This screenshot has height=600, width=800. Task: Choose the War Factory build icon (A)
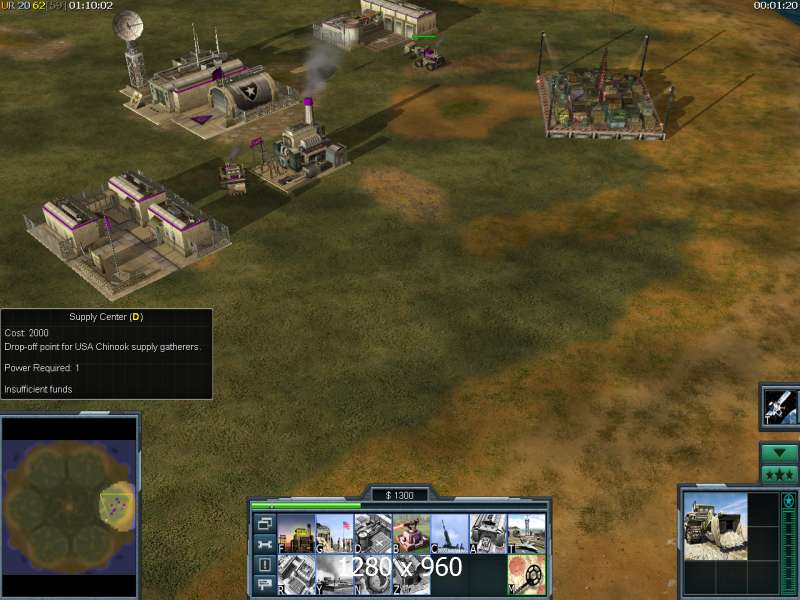pyautogui.click(x=488, y=534)
